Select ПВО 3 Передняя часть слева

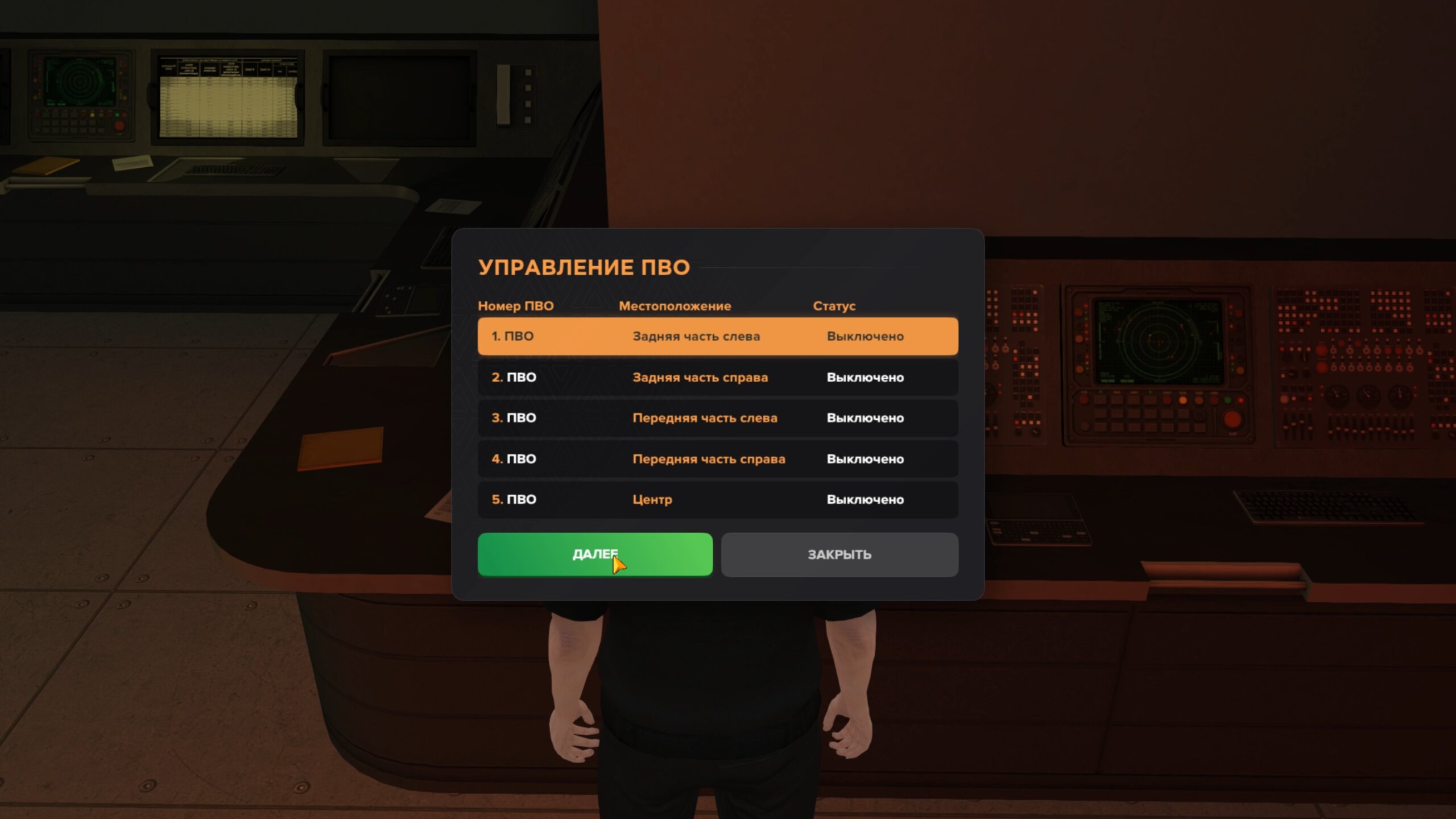[x=718, y=418]
